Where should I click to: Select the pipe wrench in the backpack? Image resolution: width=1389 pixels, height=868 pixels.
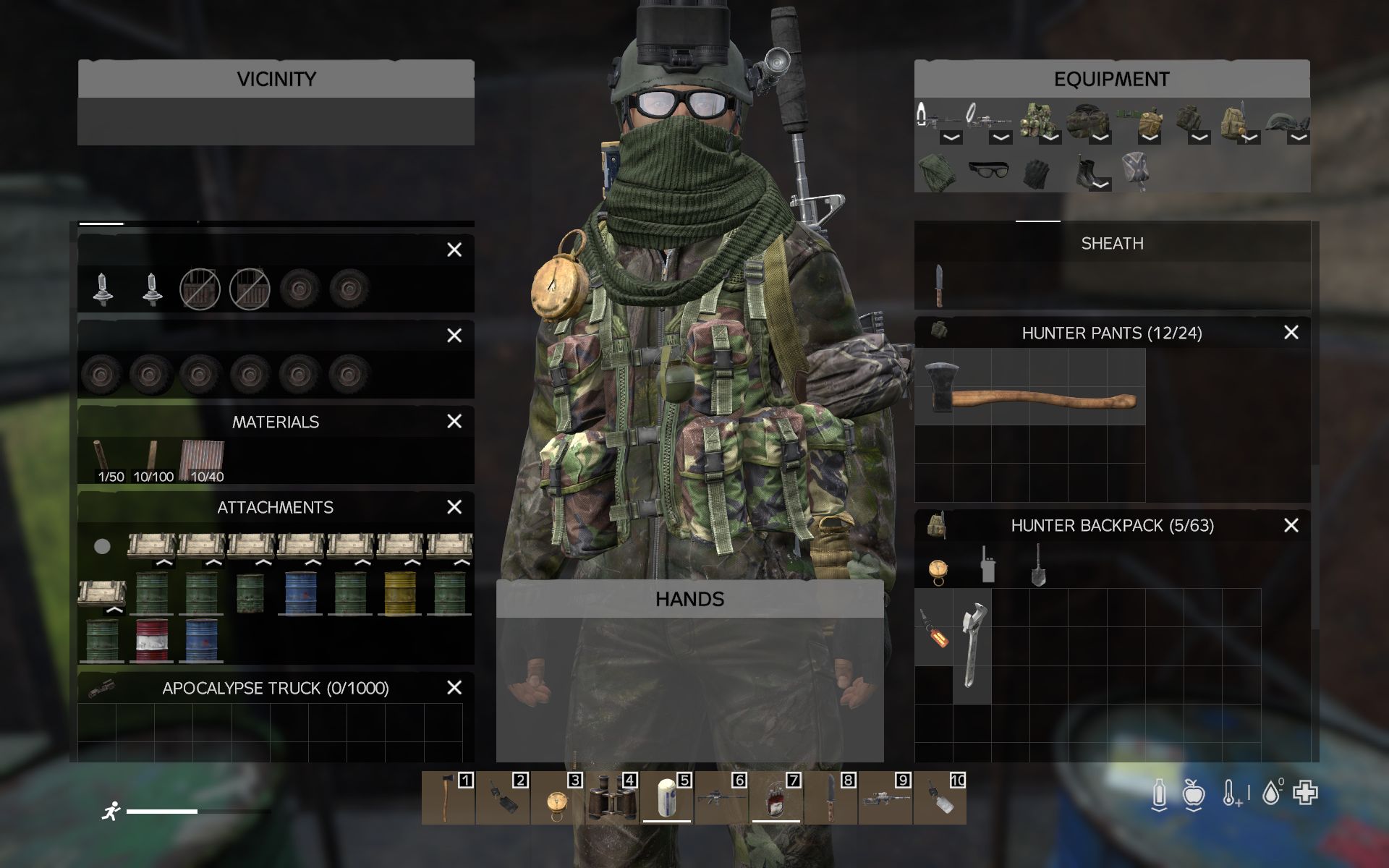(972, 644)
